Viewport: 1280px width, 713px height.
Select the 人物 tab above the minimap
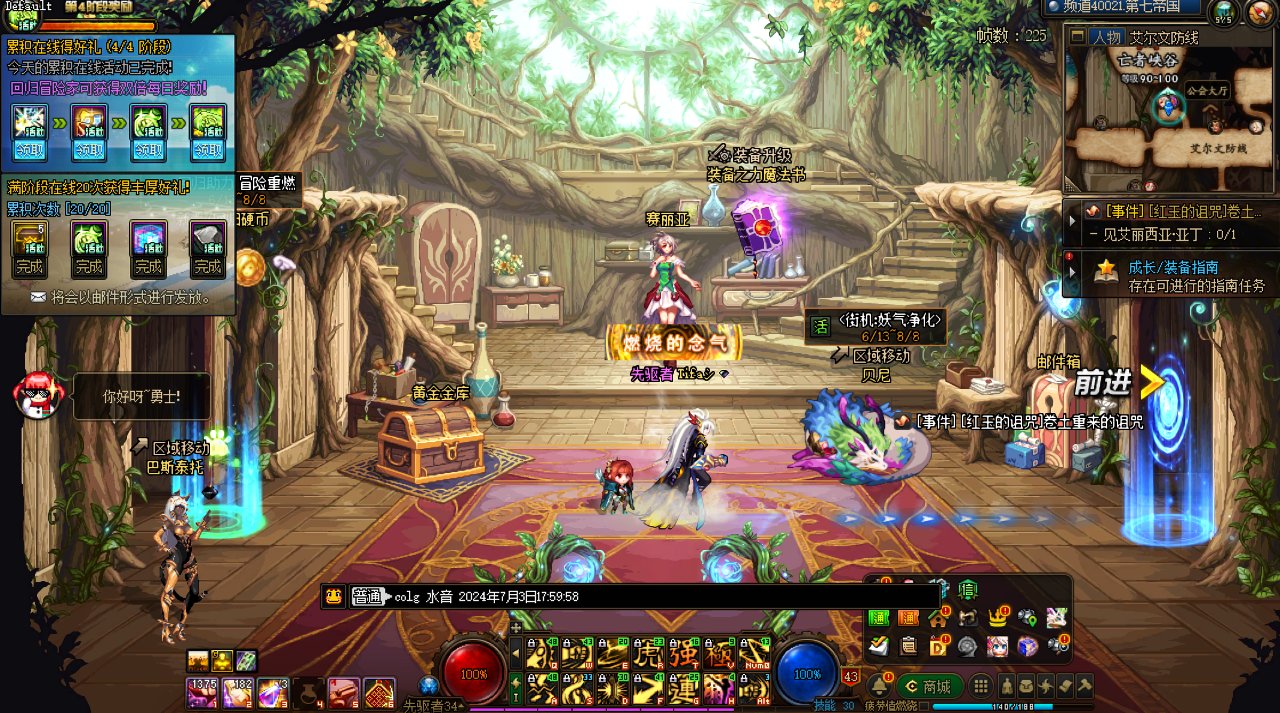coord(1105,38)
